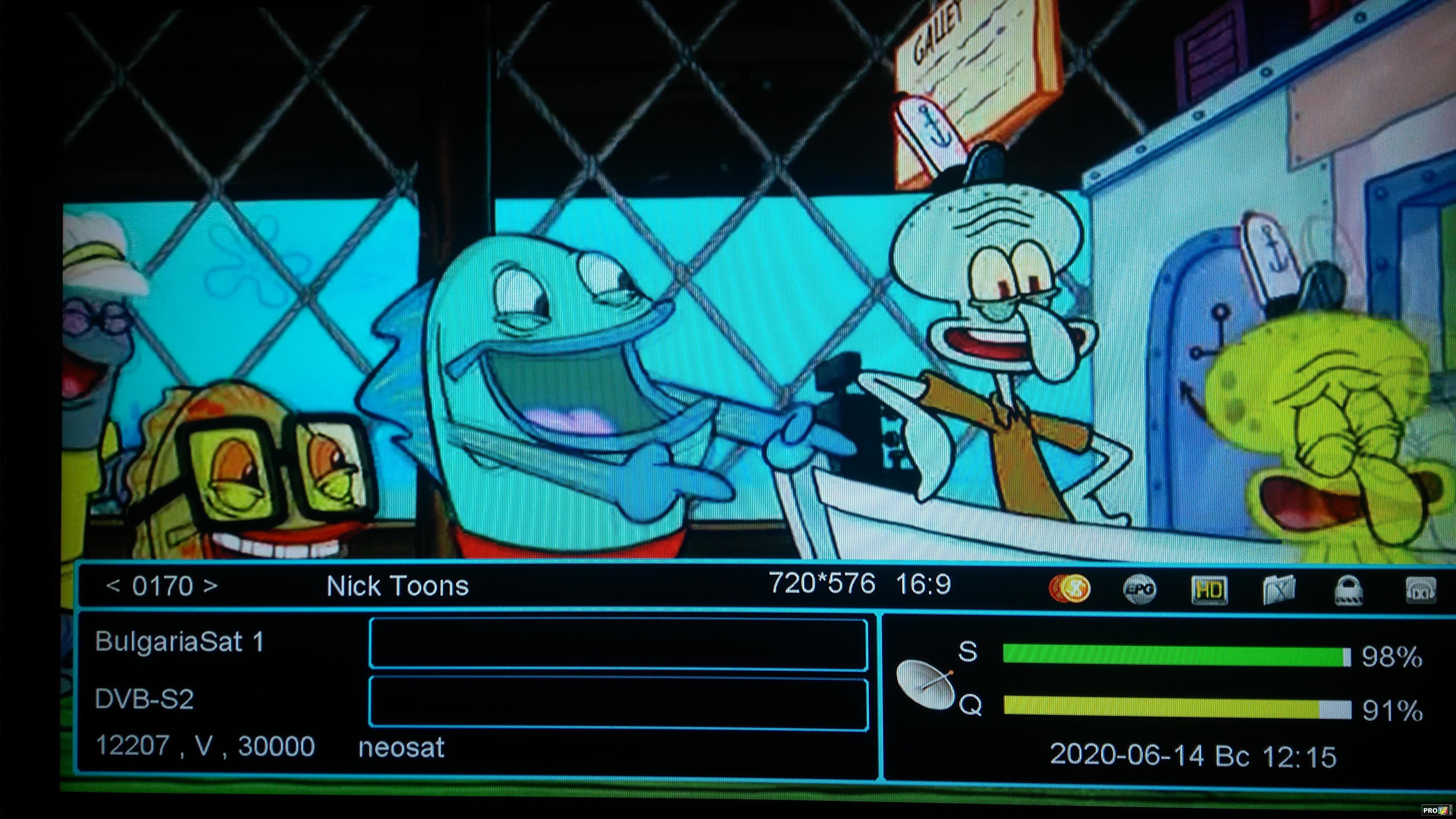Select the orange coin pay-channel icon
The image size is (1456, 819).
pos(1069,589)
